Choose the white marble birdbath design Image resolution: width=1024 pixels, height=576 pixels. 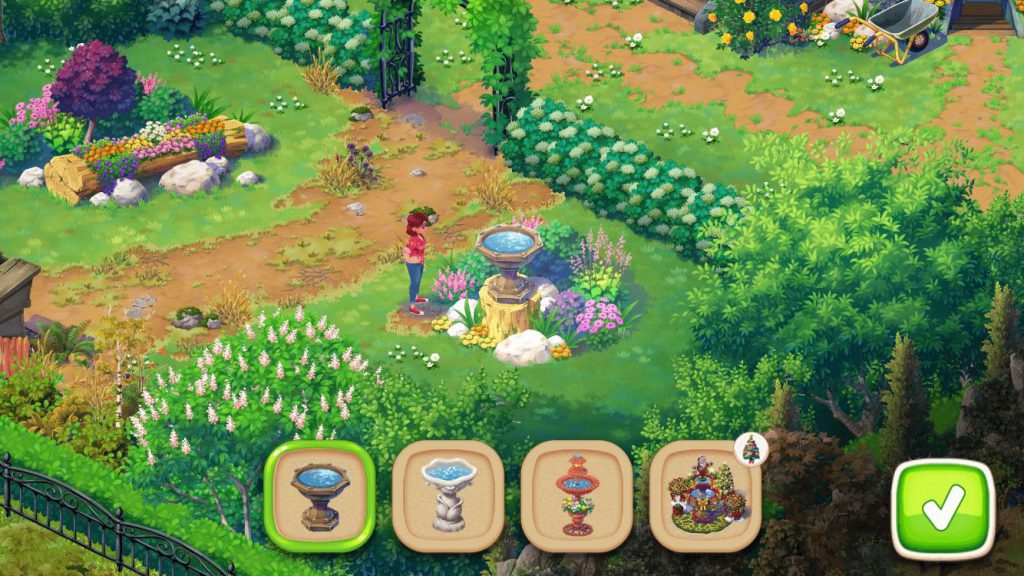click(x=447, y=496)
